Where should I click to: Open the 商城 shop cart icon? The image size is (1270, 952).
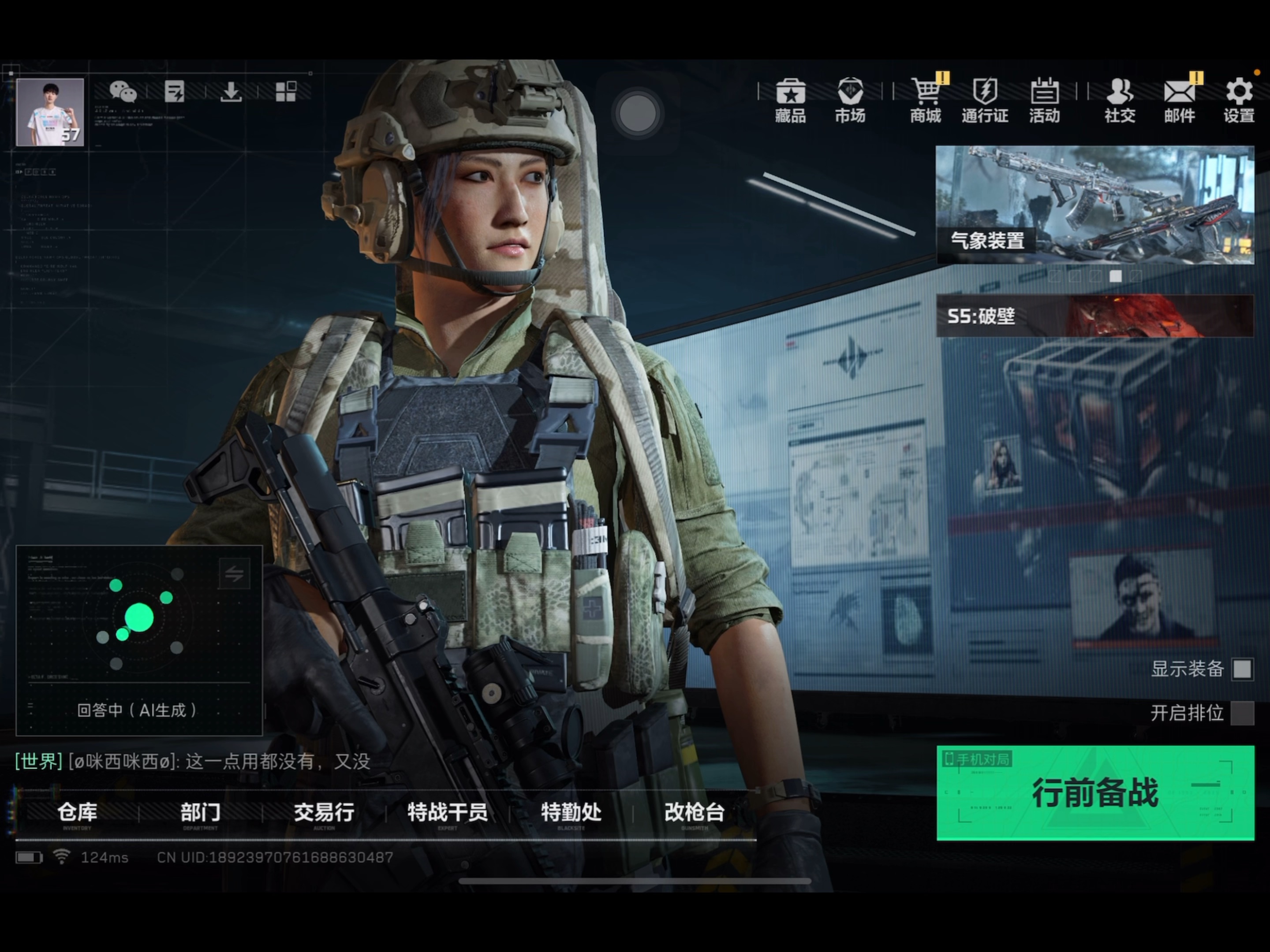(926, 100)
